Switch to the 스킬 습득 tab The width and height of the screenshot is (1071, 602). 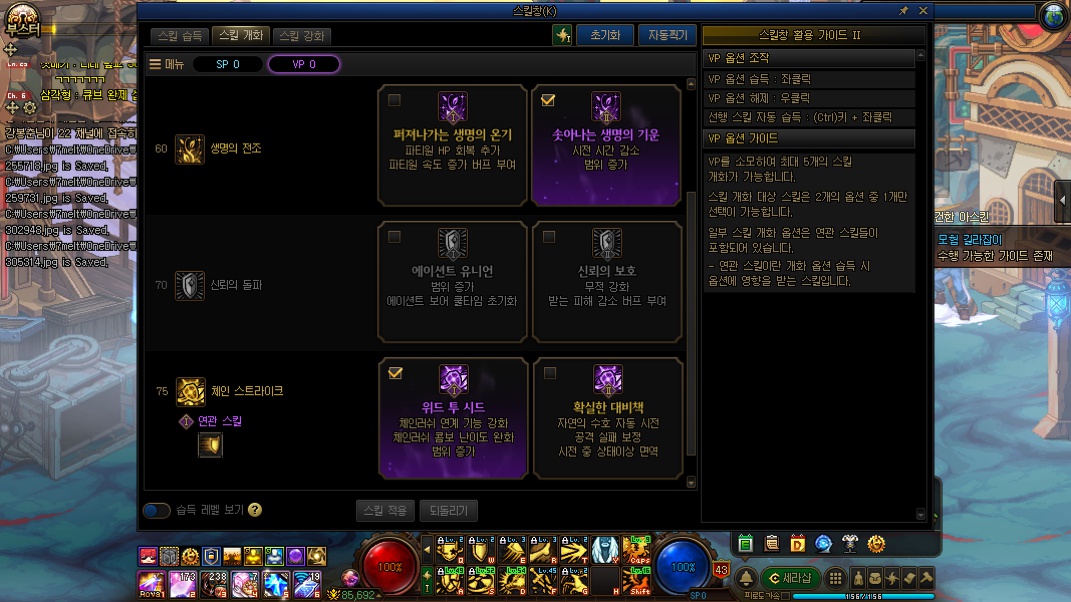(x=180, y=36)
